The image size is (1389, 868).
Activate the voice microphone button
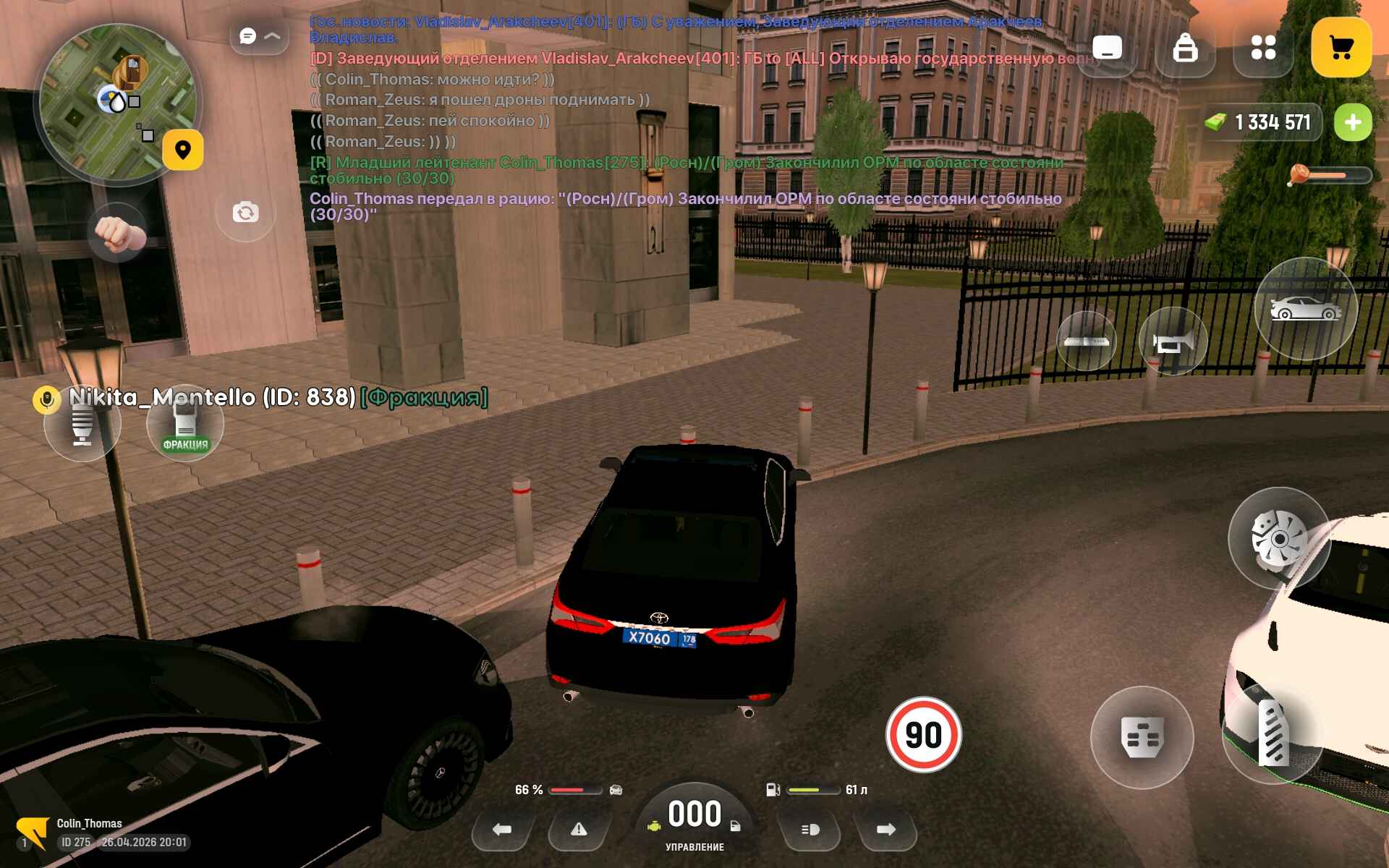[x=82, y=425]
